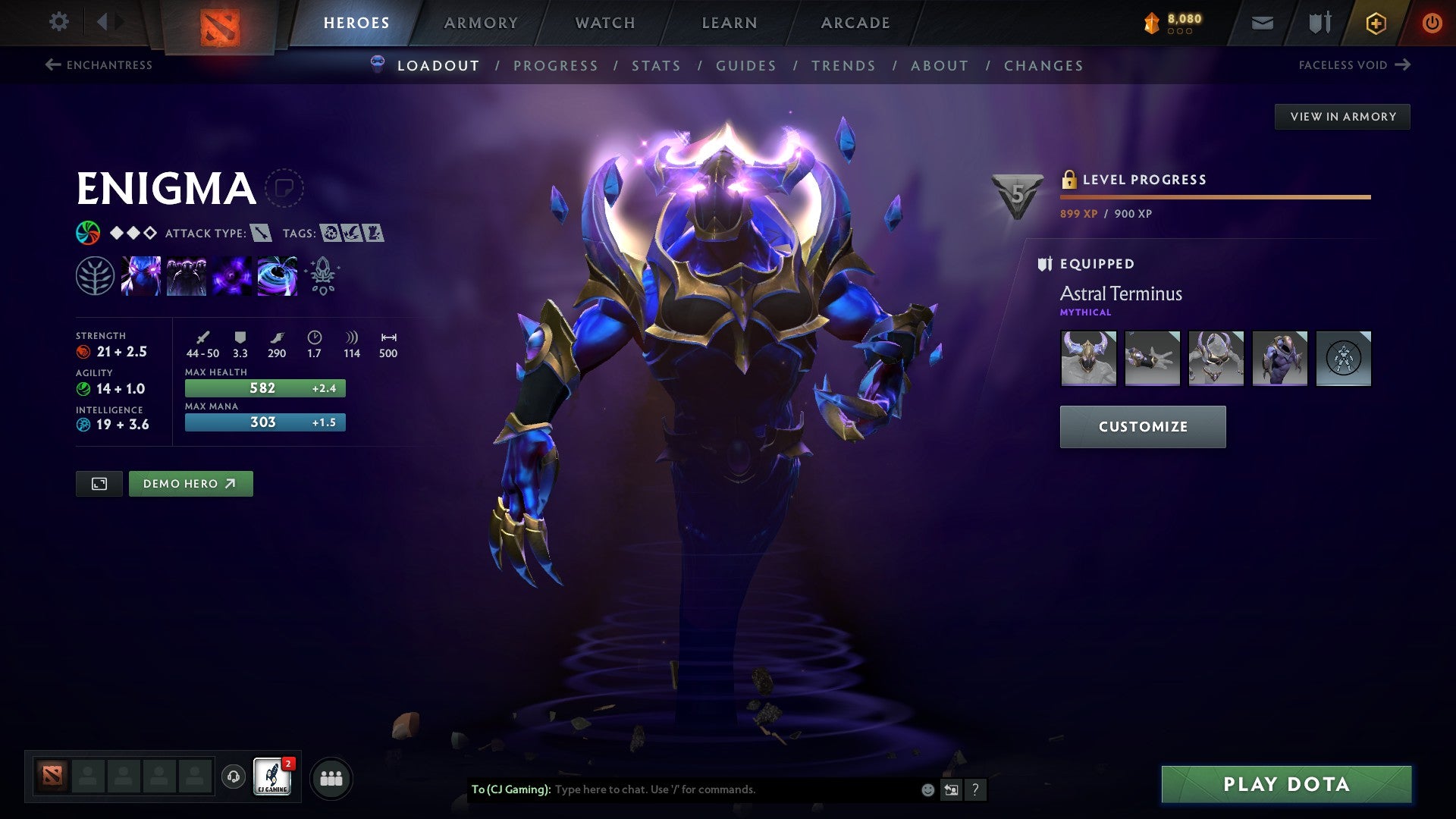Click the DEMO HERO button
The height and width of the screenshot is (819, 1456).
click(190, 483)
